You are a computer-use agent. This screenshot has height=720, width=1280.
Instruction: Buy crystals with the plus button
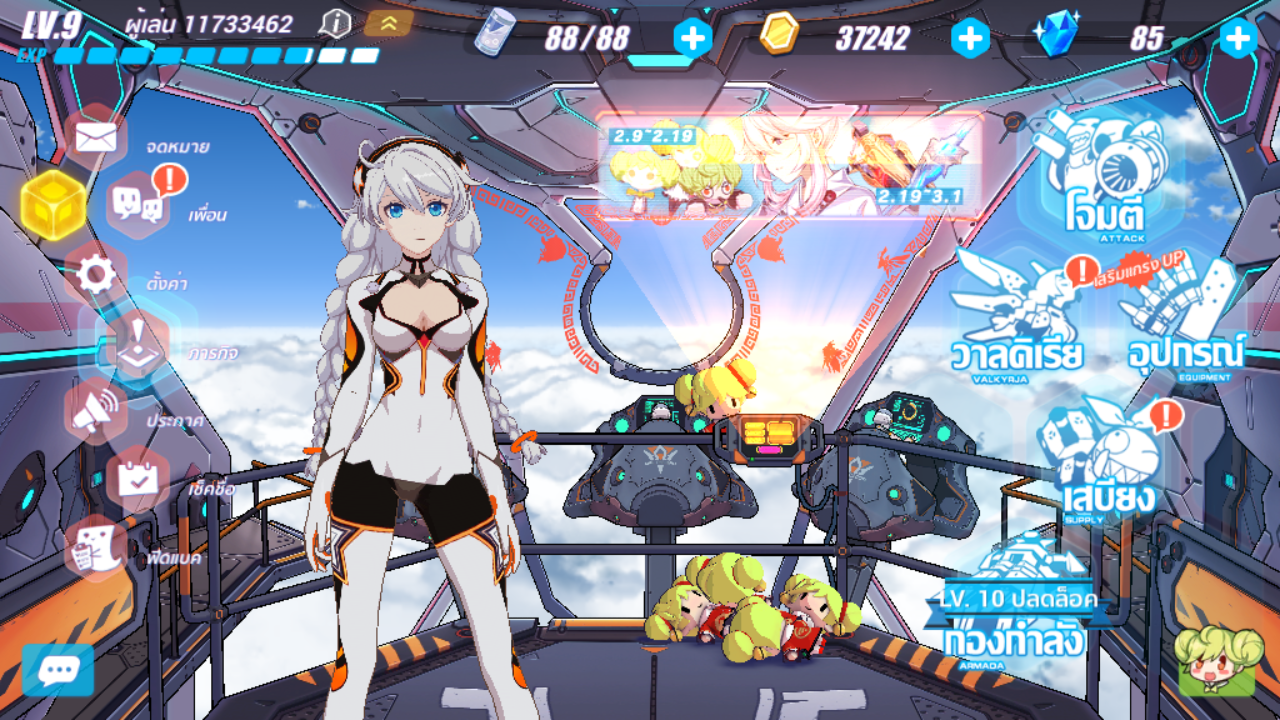pyautogui.click(x=1238, y=38)
